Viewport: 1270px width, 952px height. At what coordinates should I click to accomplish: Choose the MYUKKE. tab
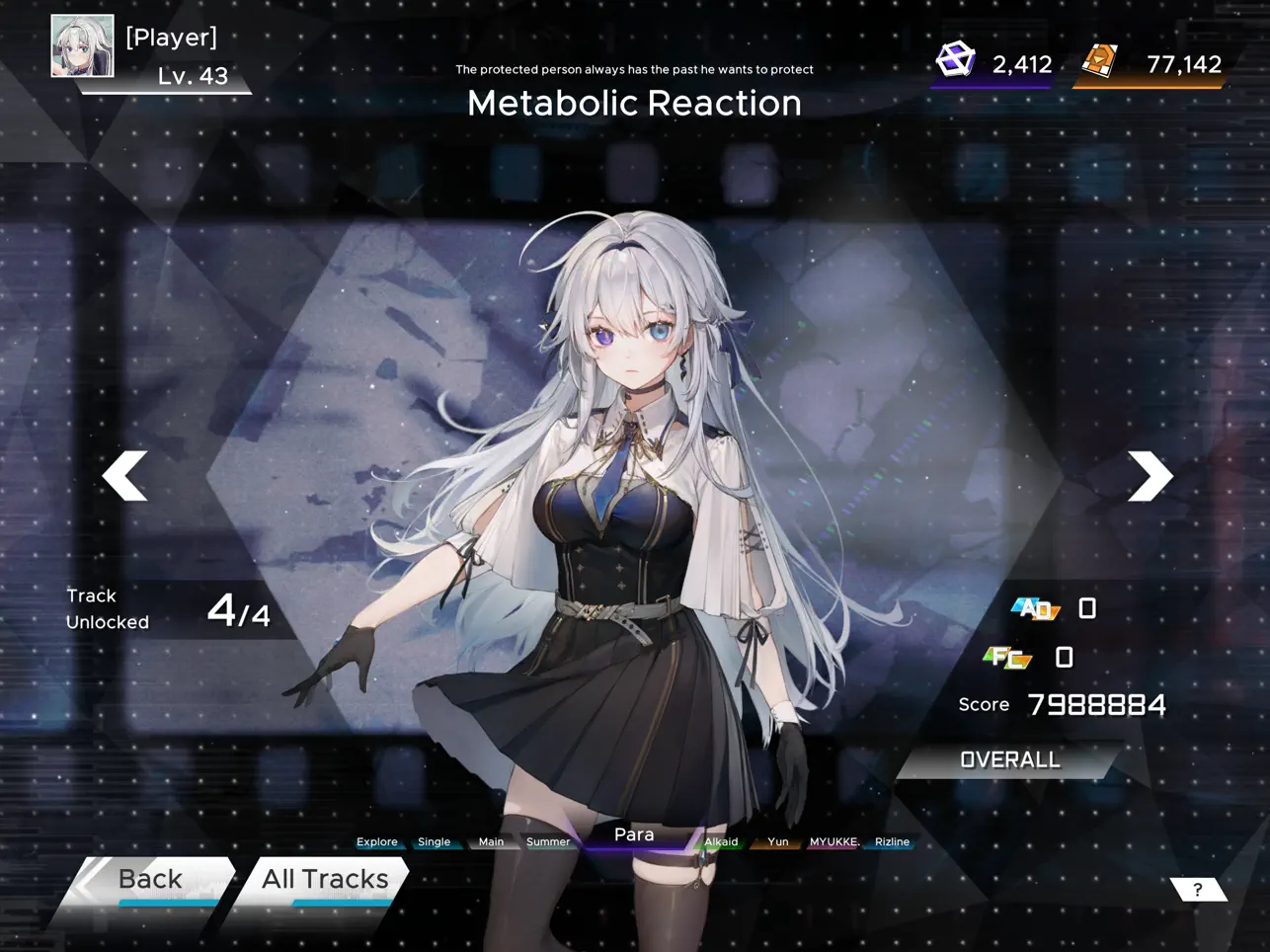[x=833, y=842]
